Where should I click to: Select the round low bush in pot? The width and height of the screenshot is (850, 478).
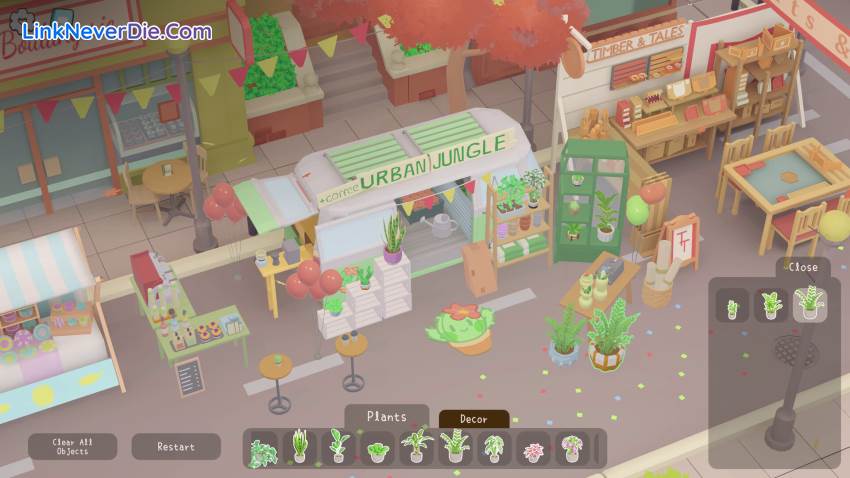click(x=377, y=448)
